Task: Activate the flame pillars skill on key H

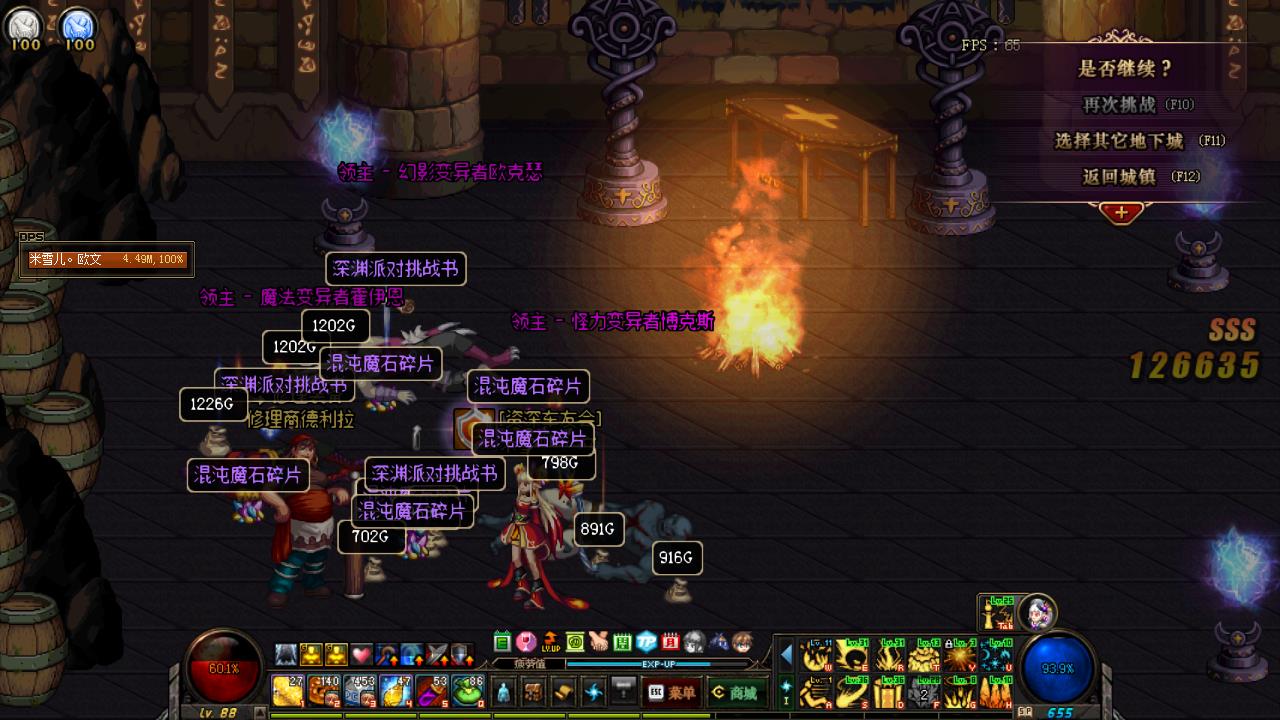Action: (x=996, y=691)
